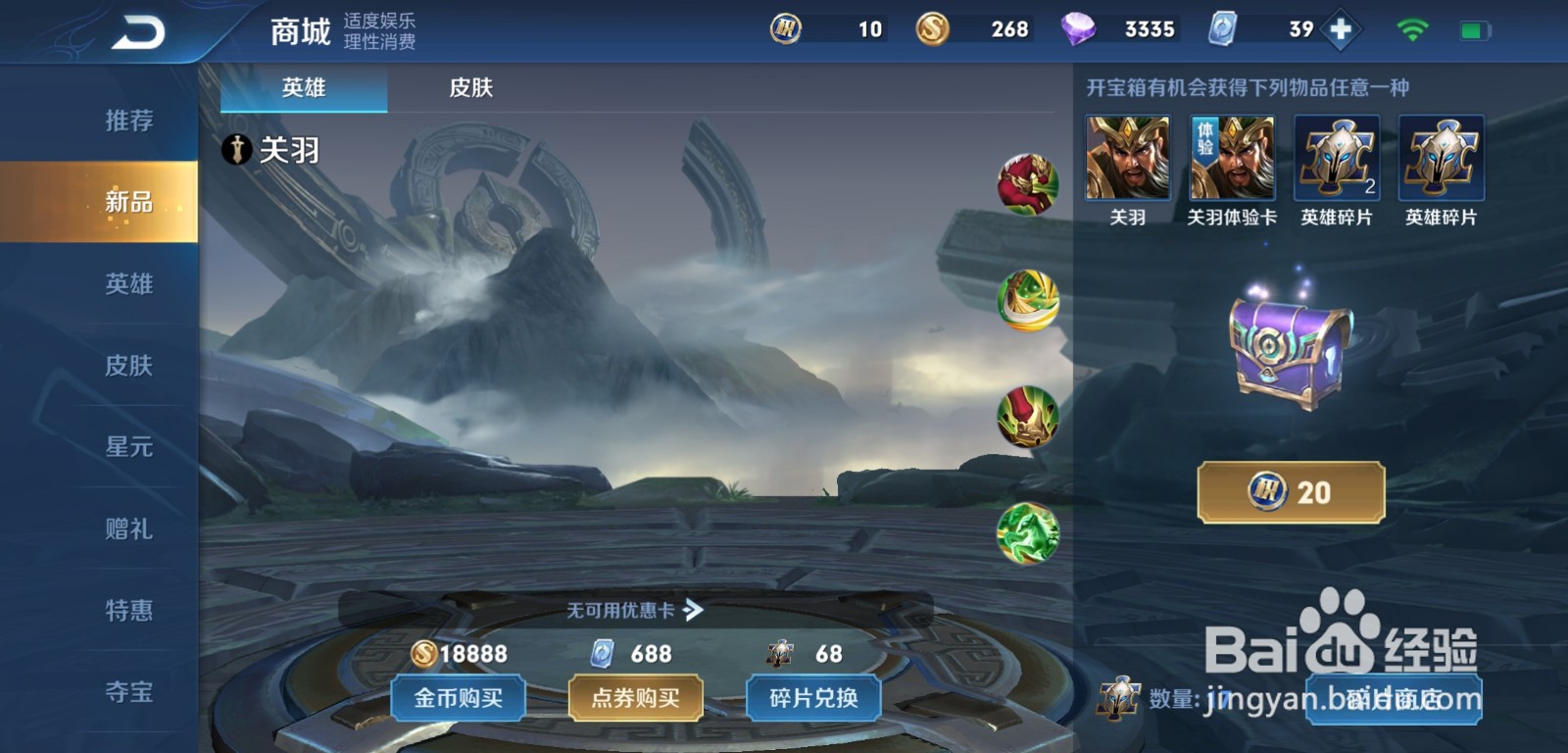Click the battery status indicator

1472,29
